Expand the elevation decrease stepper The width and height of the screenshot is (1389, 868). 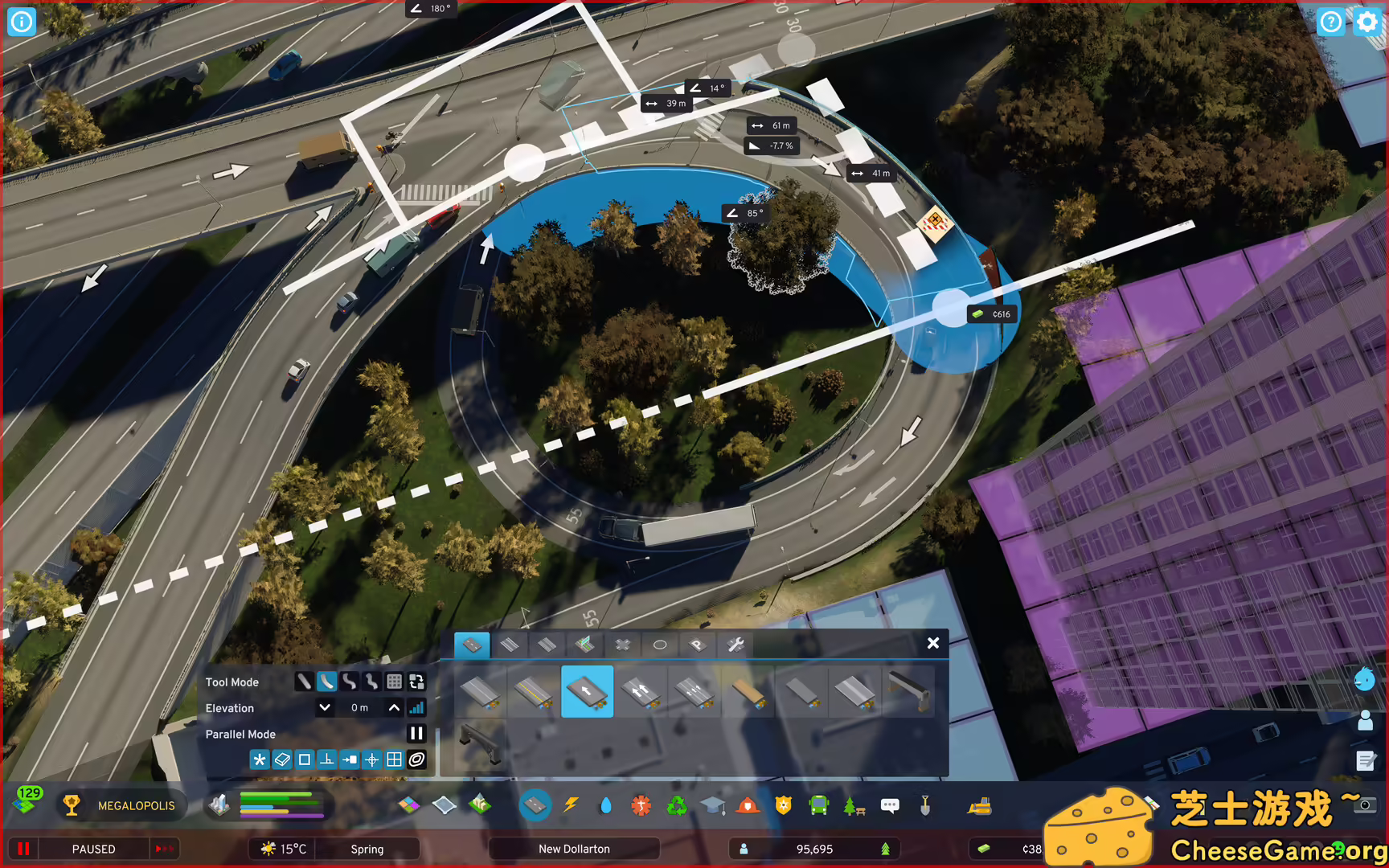[x=326, y=708]
